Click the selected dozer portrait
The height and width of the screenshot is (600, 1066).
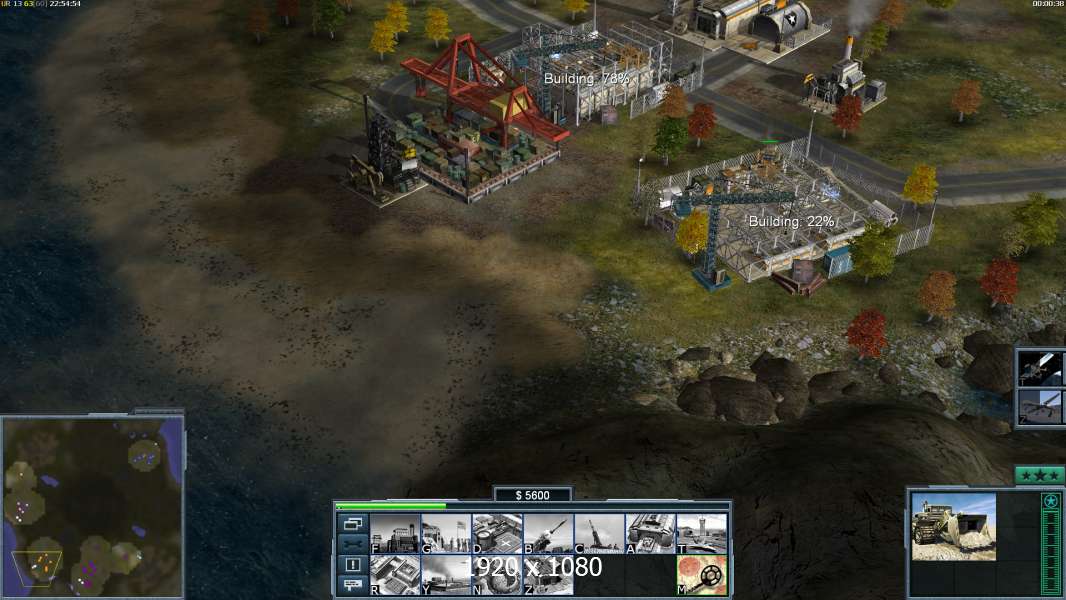[953, 526]
